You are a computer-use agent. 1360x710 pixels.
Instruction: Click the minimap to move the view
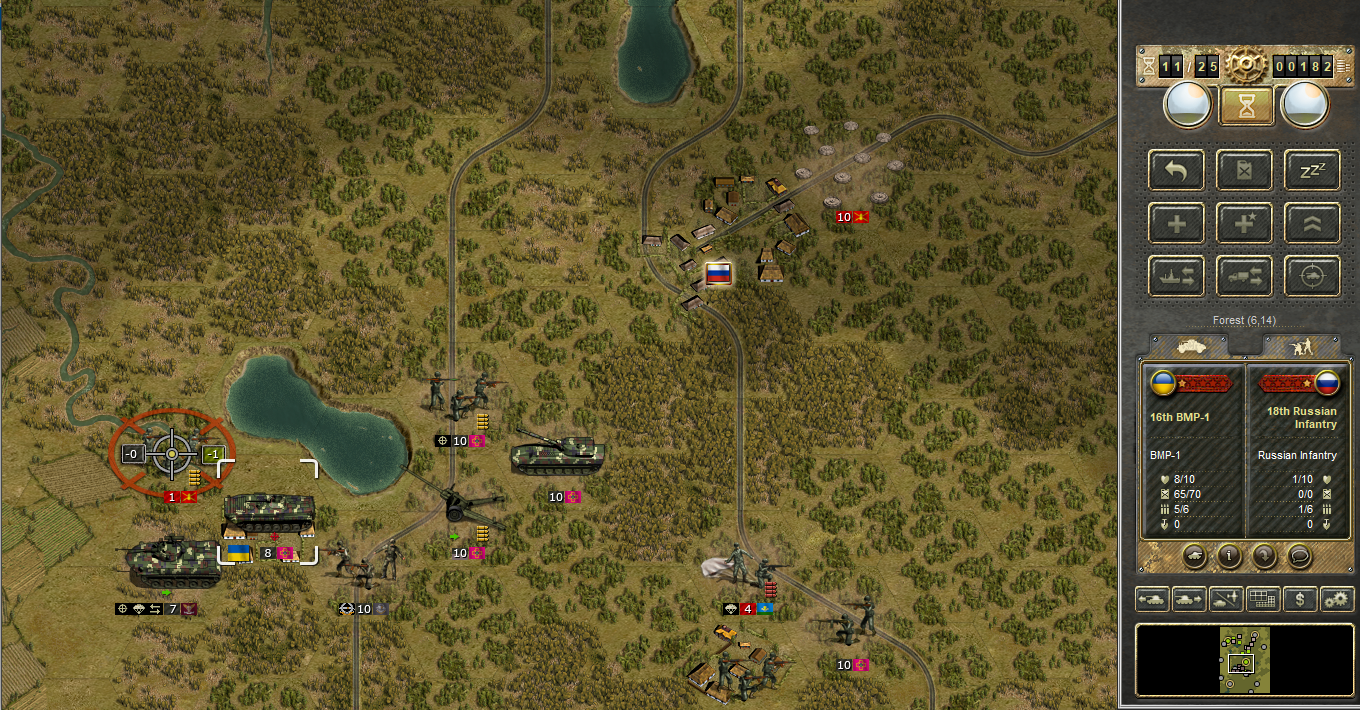(1244, 660)
